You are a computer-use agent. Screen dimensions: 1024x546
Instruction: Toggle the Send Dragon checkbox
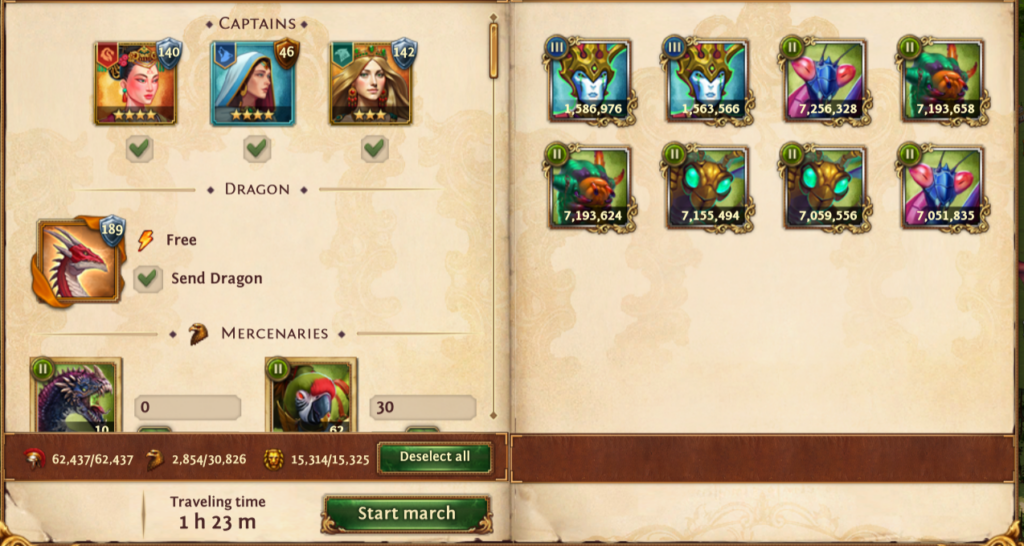pyautogui.click(x=149, y=278)
